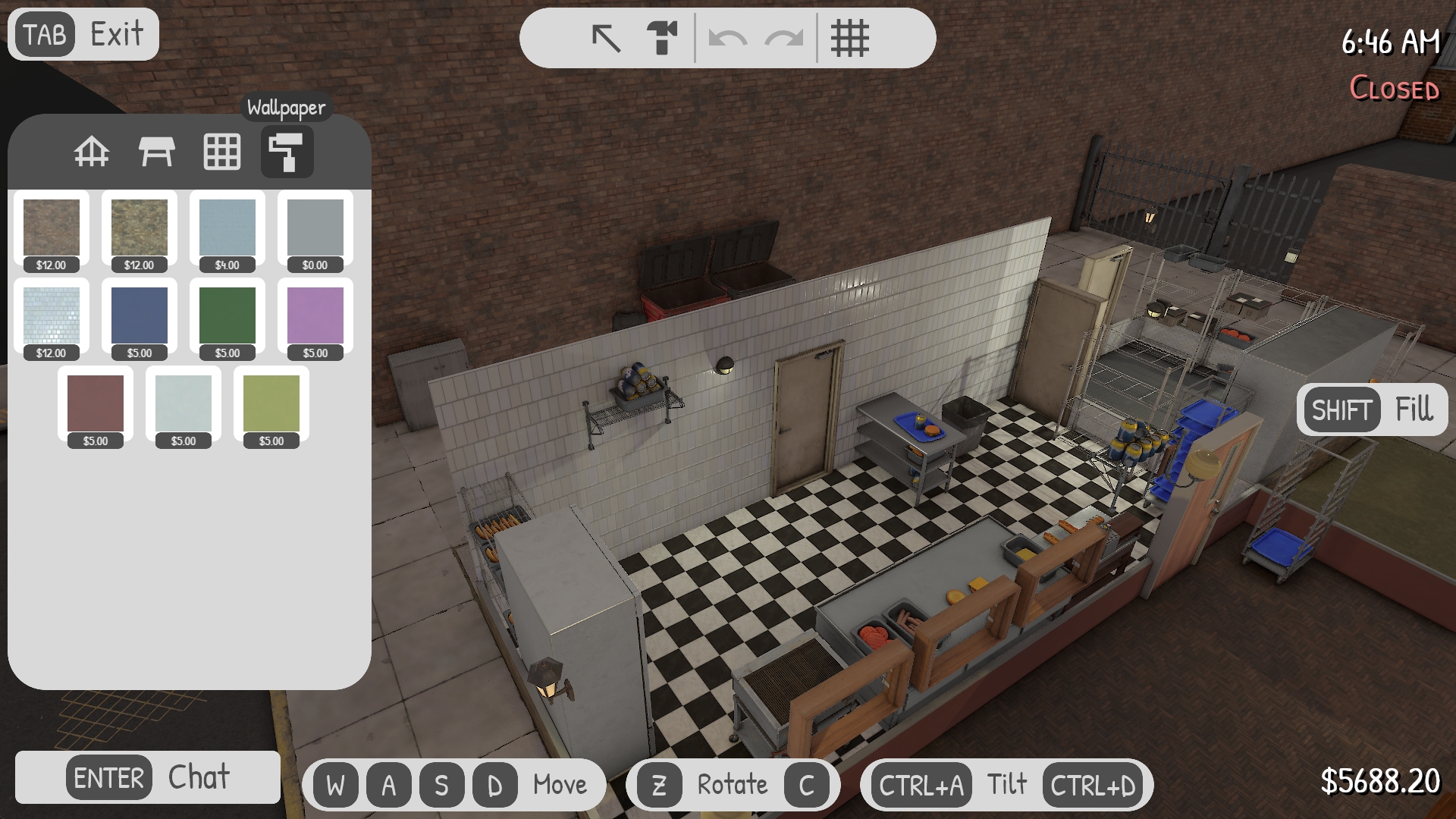
Task: Select the arrow cursor tool
Action: pyautogui.click(x=606, y=38)
